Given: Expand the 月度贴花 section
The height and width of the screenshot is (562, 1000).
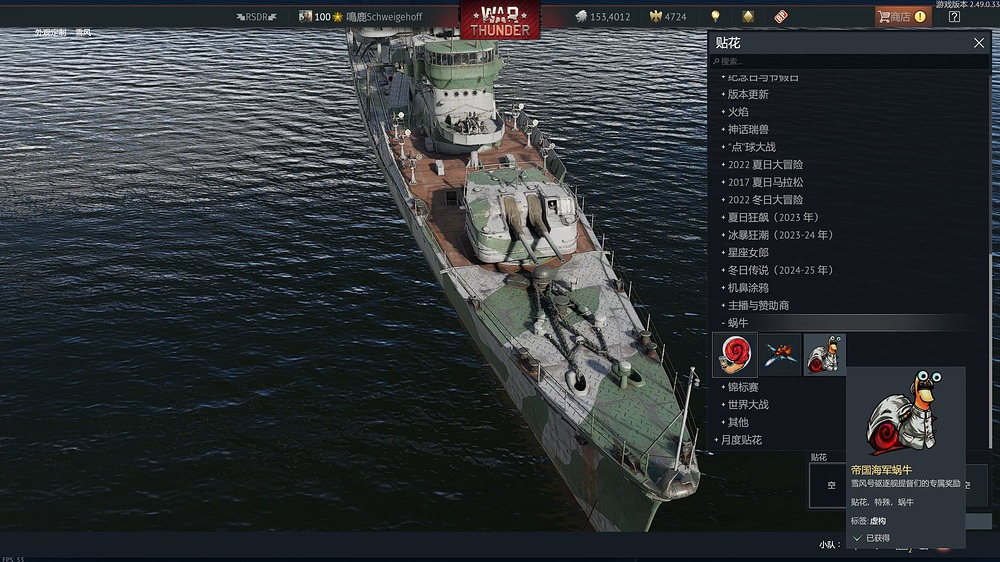Looking at the screenshot, I should pyautogui.click(x=741, y=440).
